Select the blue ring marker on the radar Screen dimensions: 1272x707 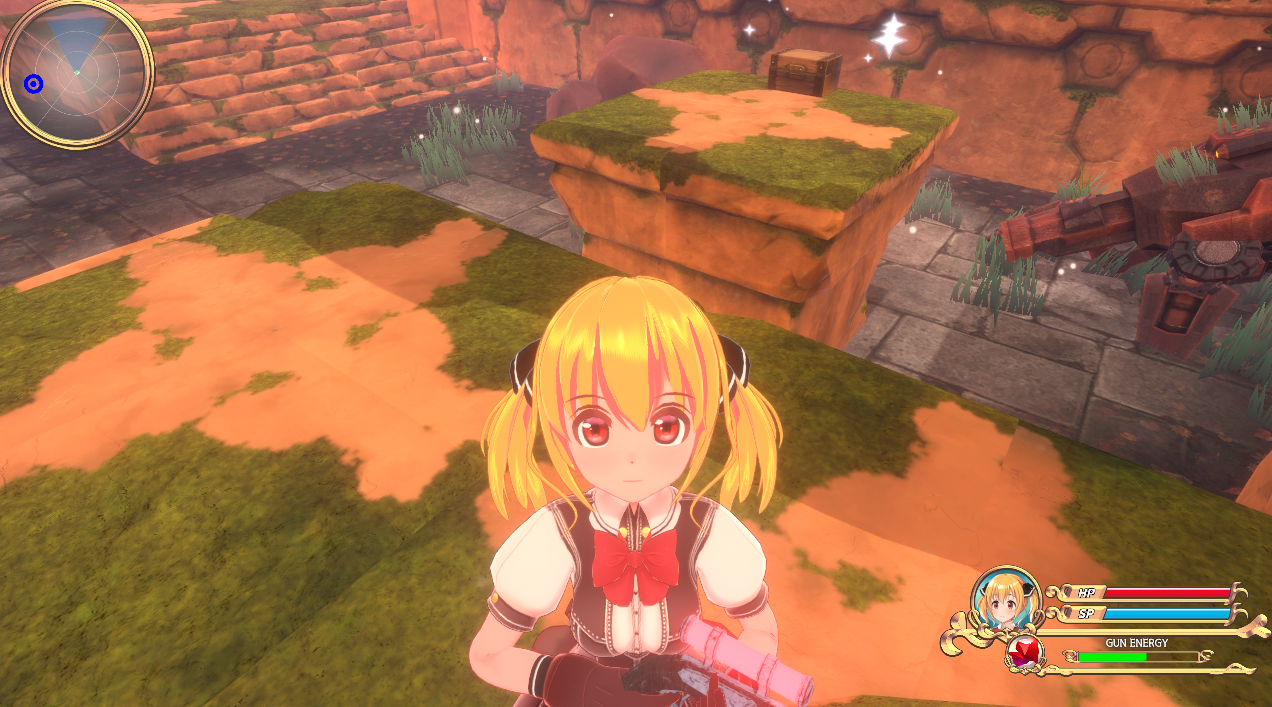(34, 84)
